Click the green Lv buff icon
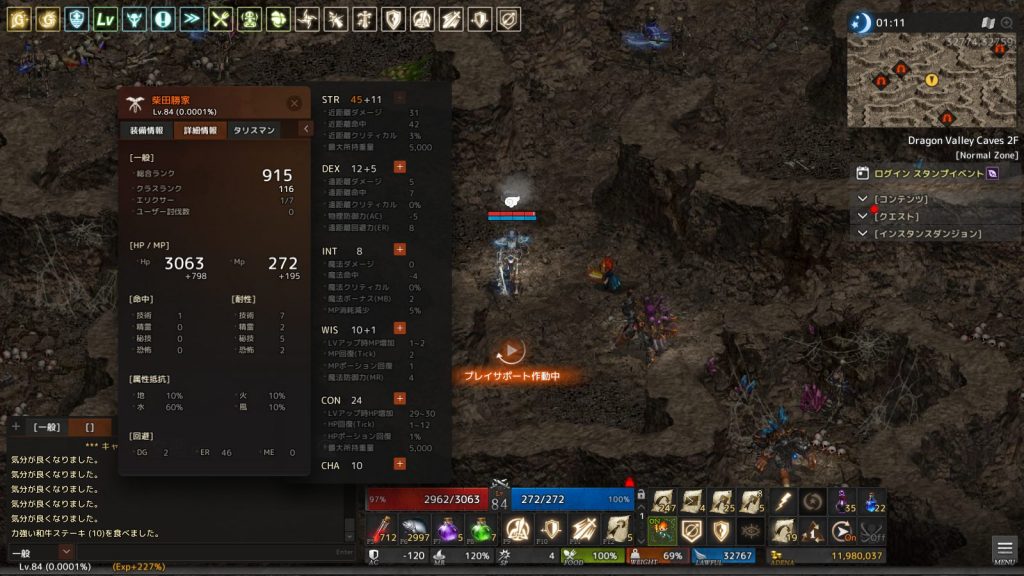This screenshot has width=1024, height=576. click(105, 18)
